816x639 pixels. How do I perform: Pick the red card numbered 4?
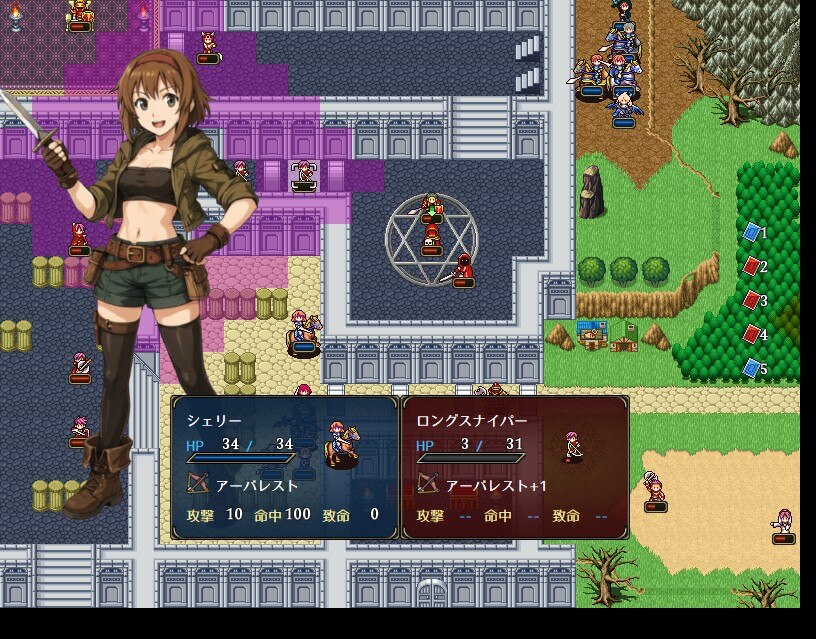(x=752, y=334)
